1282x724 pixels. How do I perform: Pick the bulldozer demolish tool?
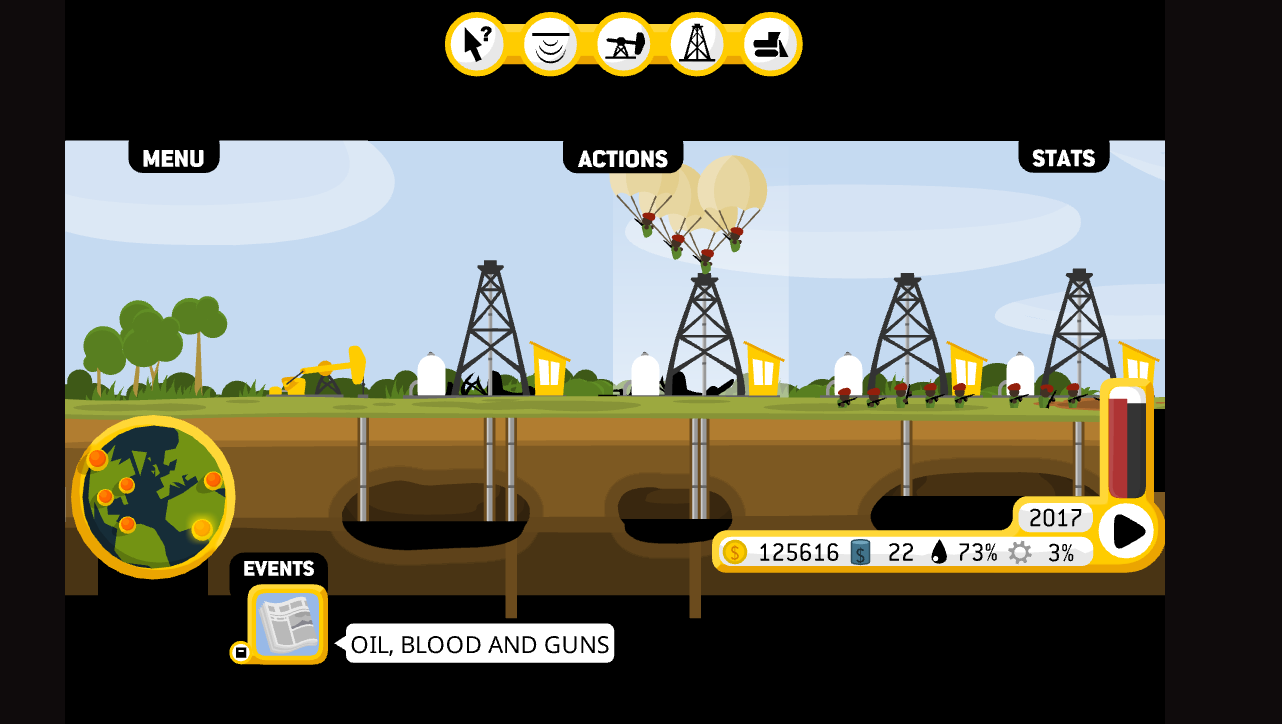(771, 44)
